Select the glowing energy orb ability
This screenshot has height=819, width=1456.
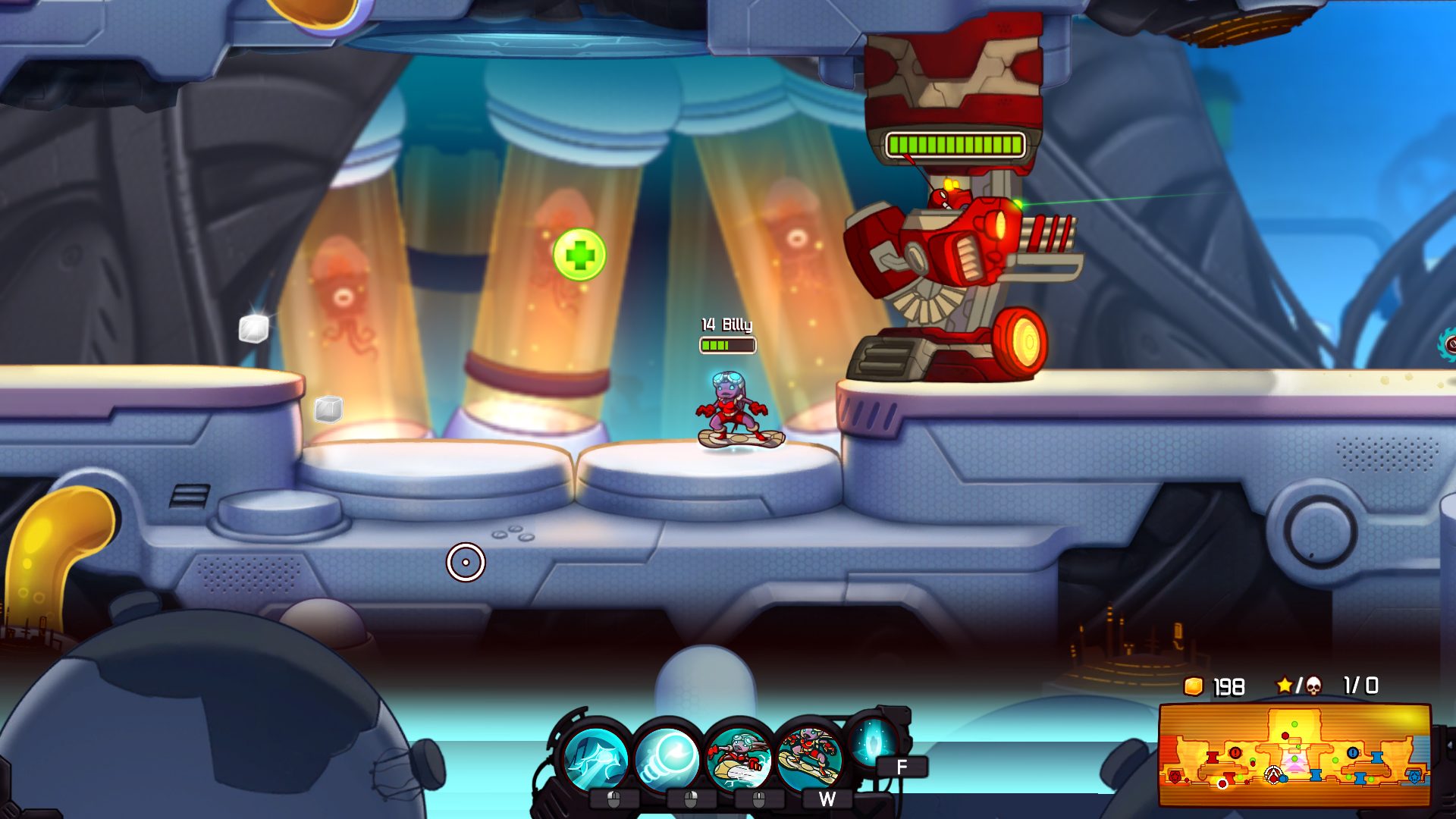(667, 757)
